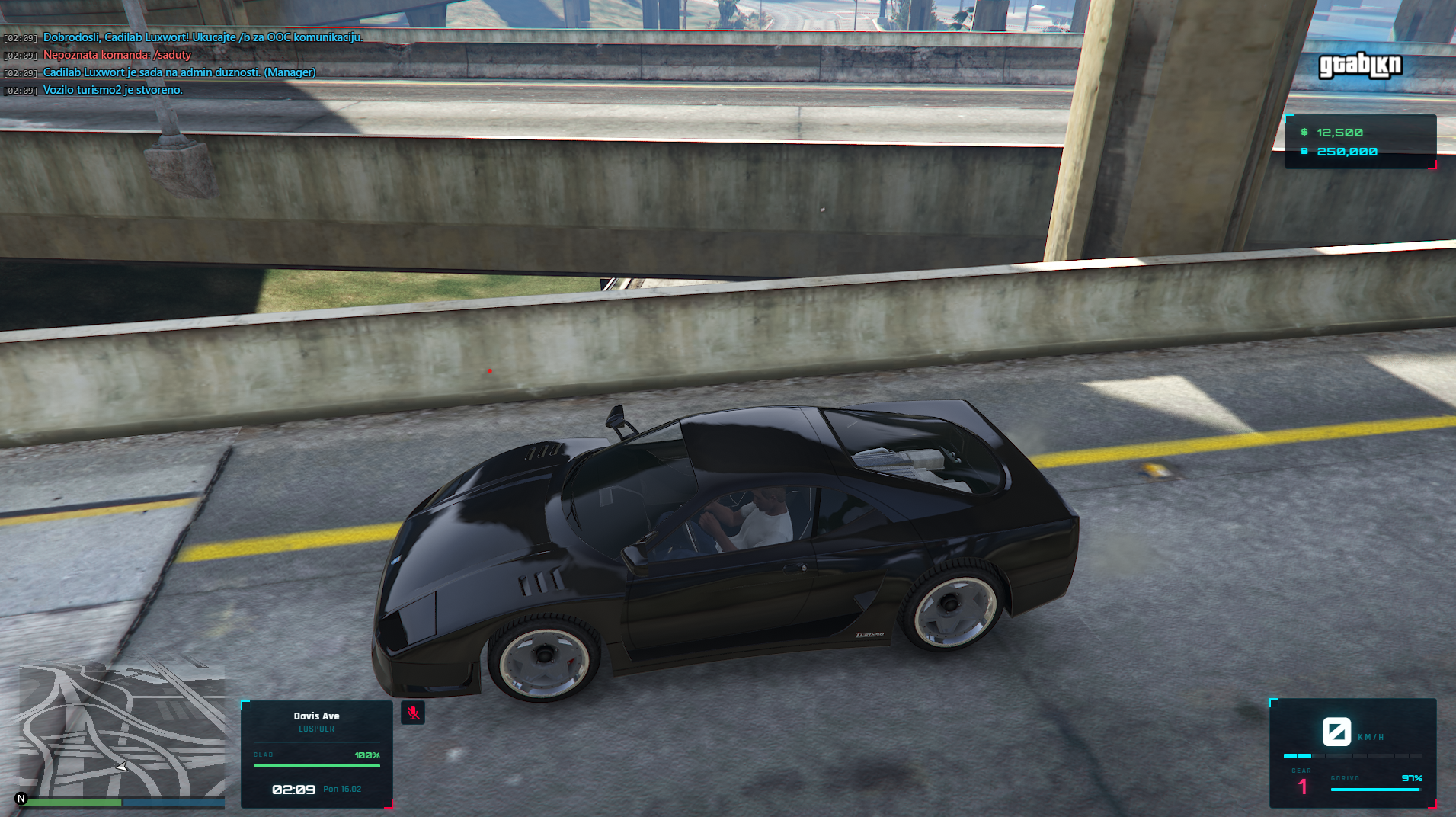The height and width of the screenshot is (817, 1456).
Task: Click the minimap in the corner
Action: [x=122, y=729]
